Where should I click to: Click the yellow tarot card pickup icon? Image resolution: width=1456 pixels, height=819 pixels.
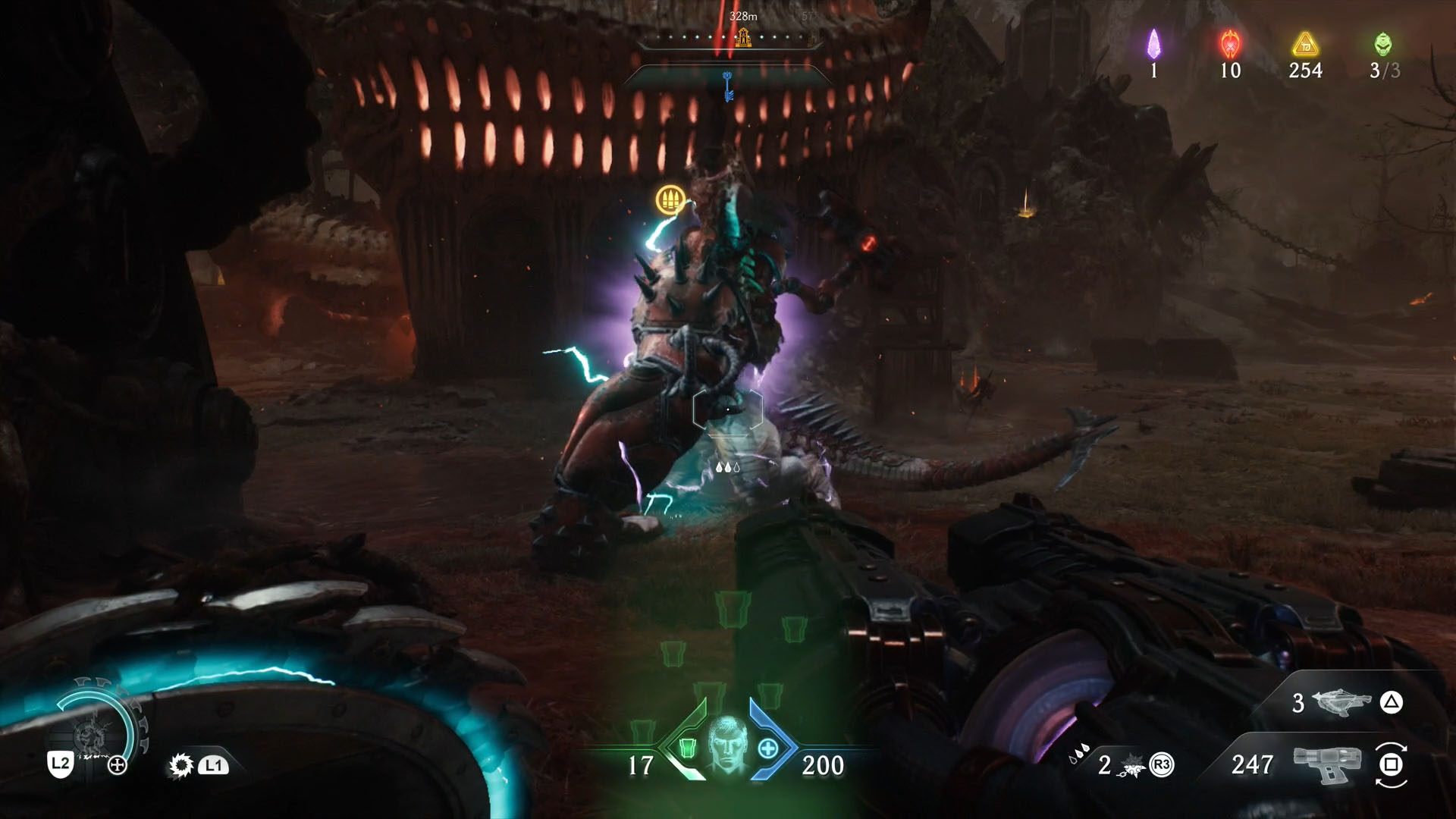click(x=670, y=199)
